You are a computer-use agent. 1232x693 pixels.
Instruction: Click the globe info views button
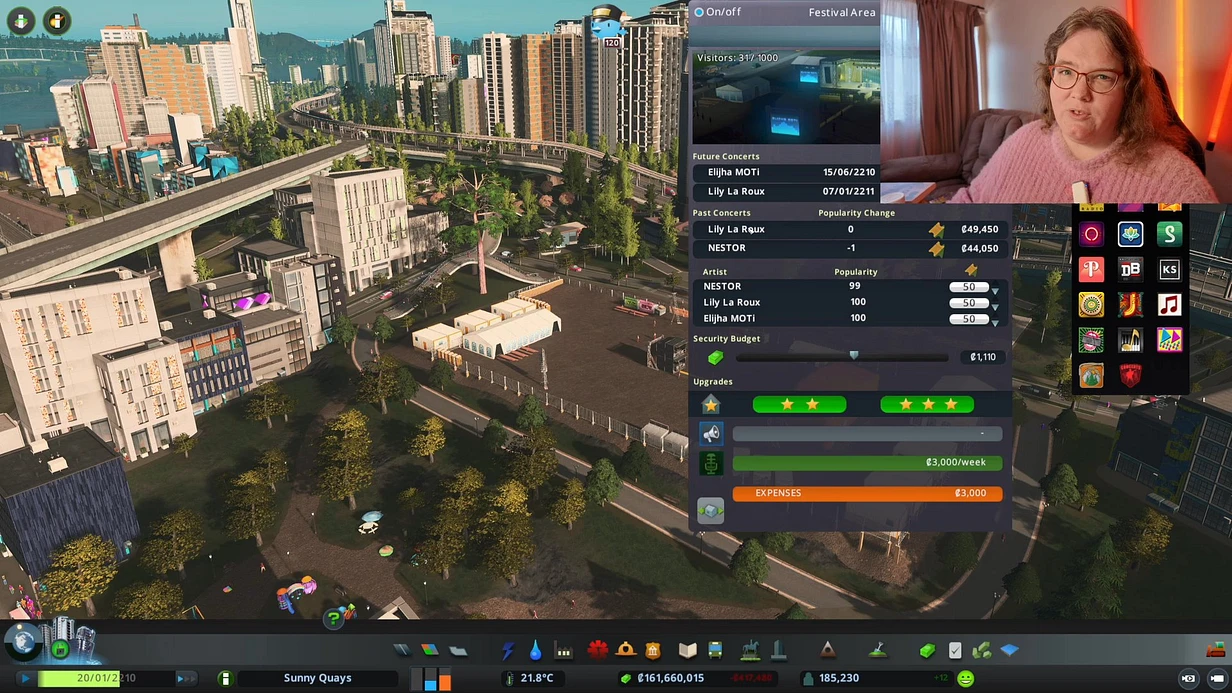pyautogui.click(x=20, y=641)
